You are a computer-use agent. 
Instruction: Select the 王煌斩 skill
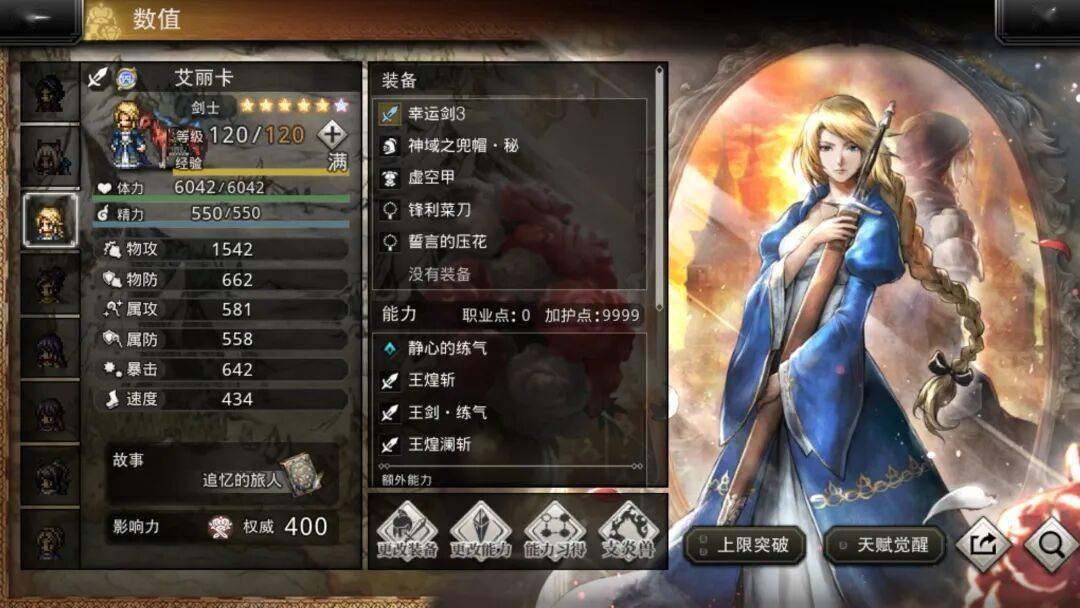tap(510, 381)
